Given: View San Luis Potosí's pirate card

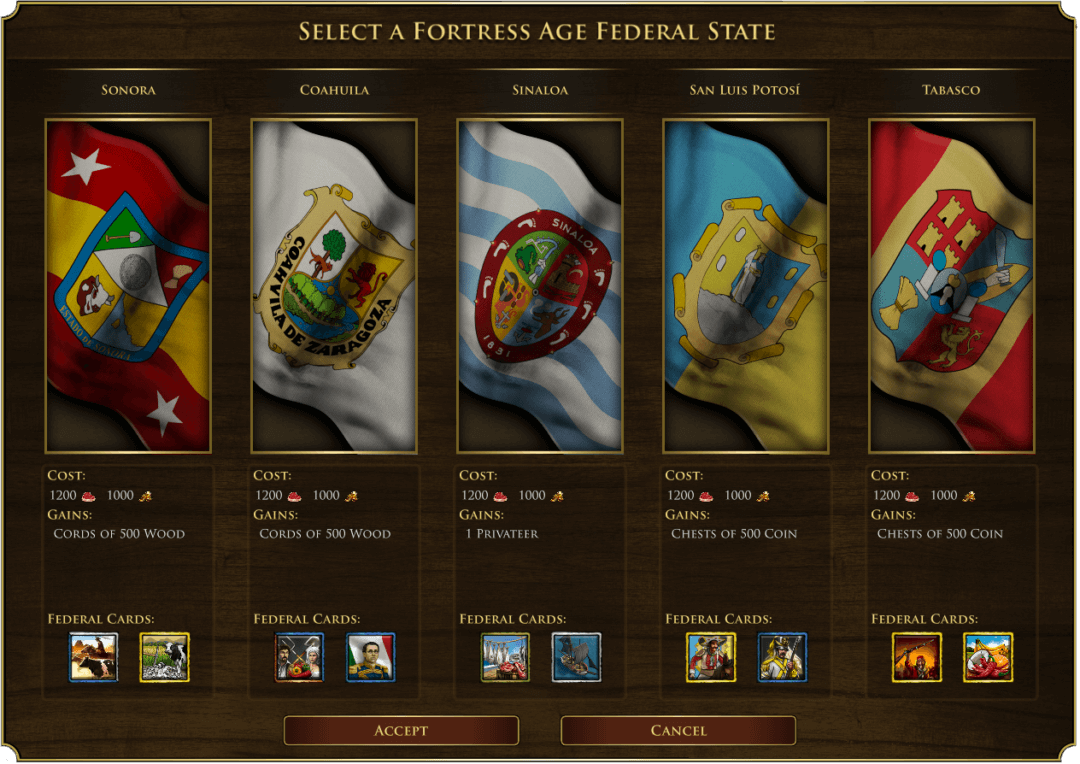Looking at the screenshot, I should point(711,657).
